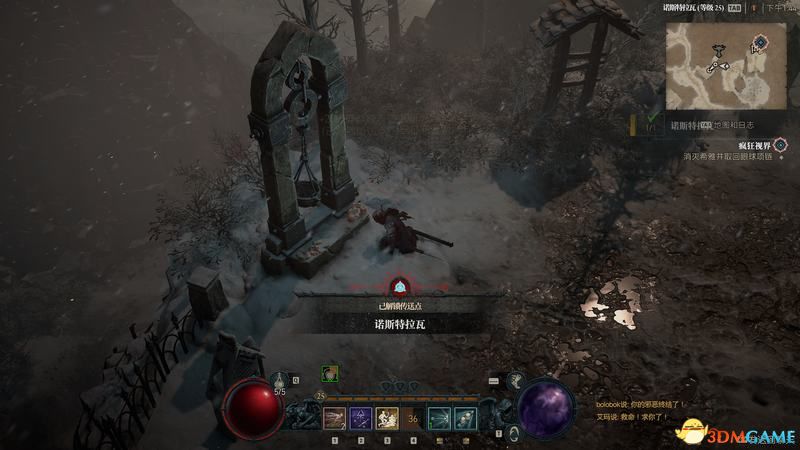The width and height of the screenshot is (800, 450).
Task: Click the round icon below the purple orb
Action: 513,433
